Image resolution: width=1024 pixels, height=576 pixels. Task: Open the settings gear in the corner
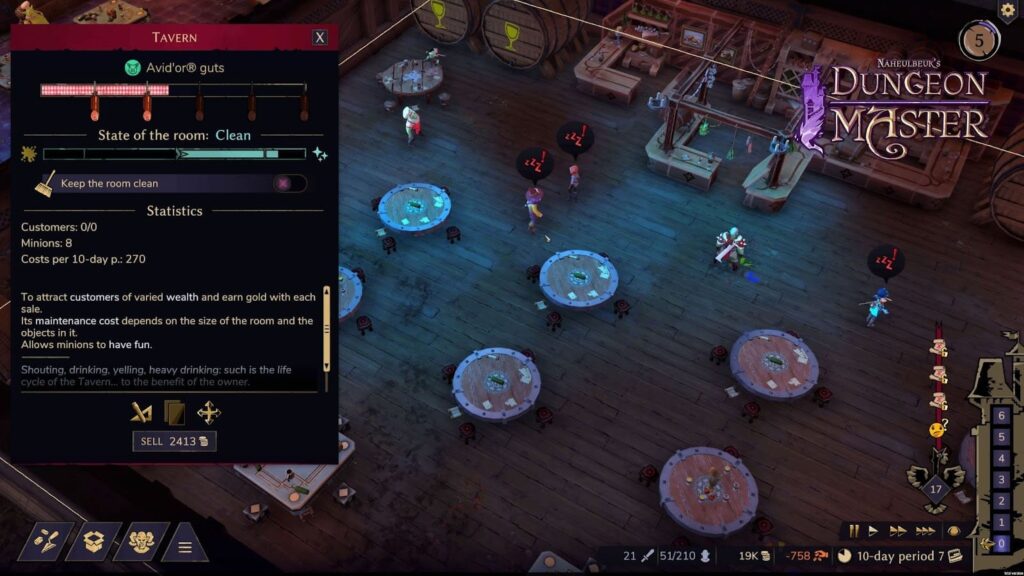click(x=1008, y=9)
